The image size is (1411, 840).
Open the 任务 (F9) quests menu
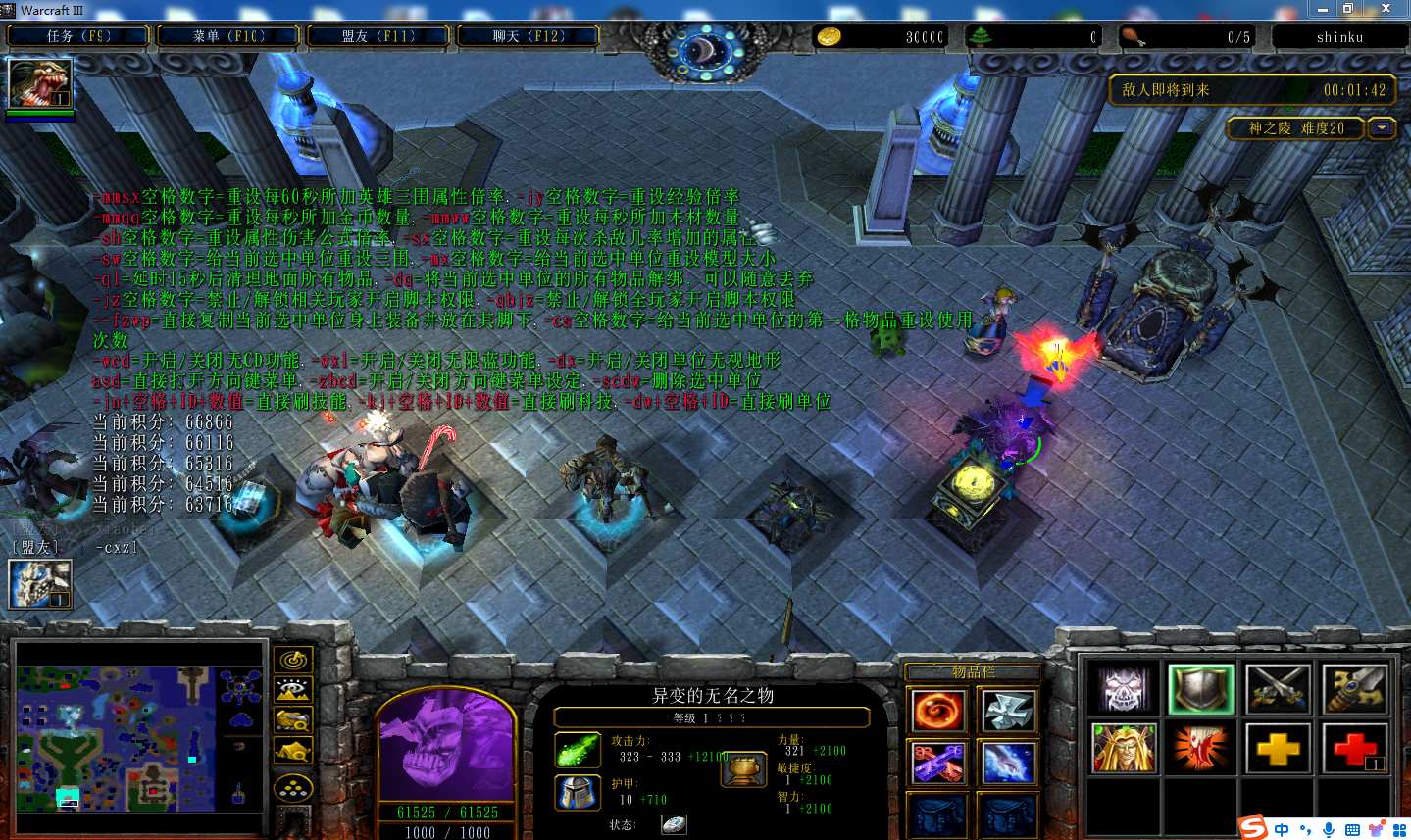click(78, 36)
